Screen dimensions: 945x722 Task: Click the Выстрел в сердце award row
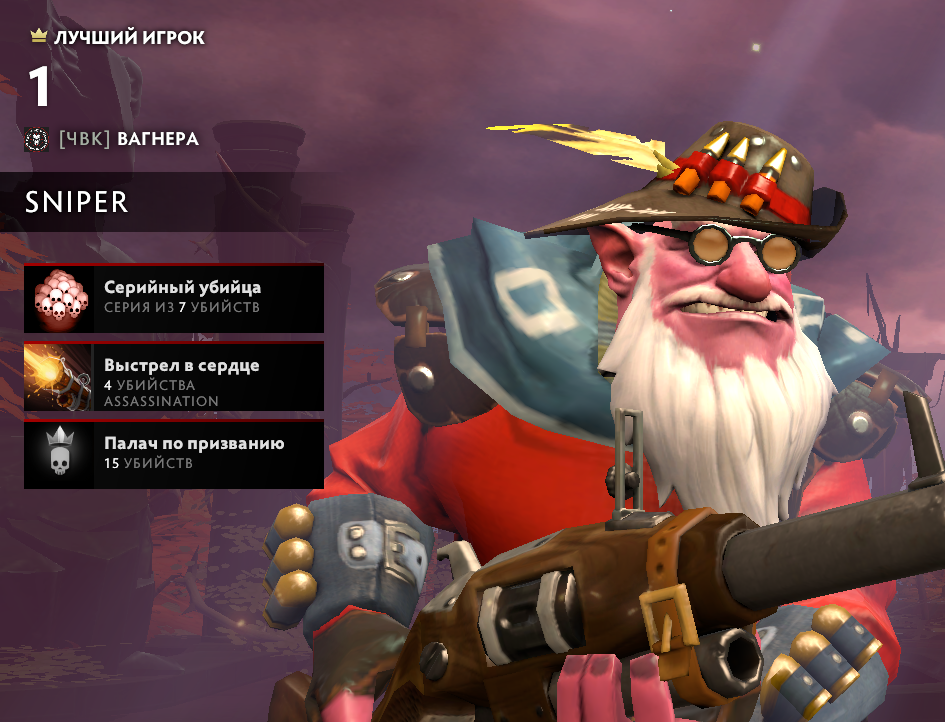click(x=174, y=376)
